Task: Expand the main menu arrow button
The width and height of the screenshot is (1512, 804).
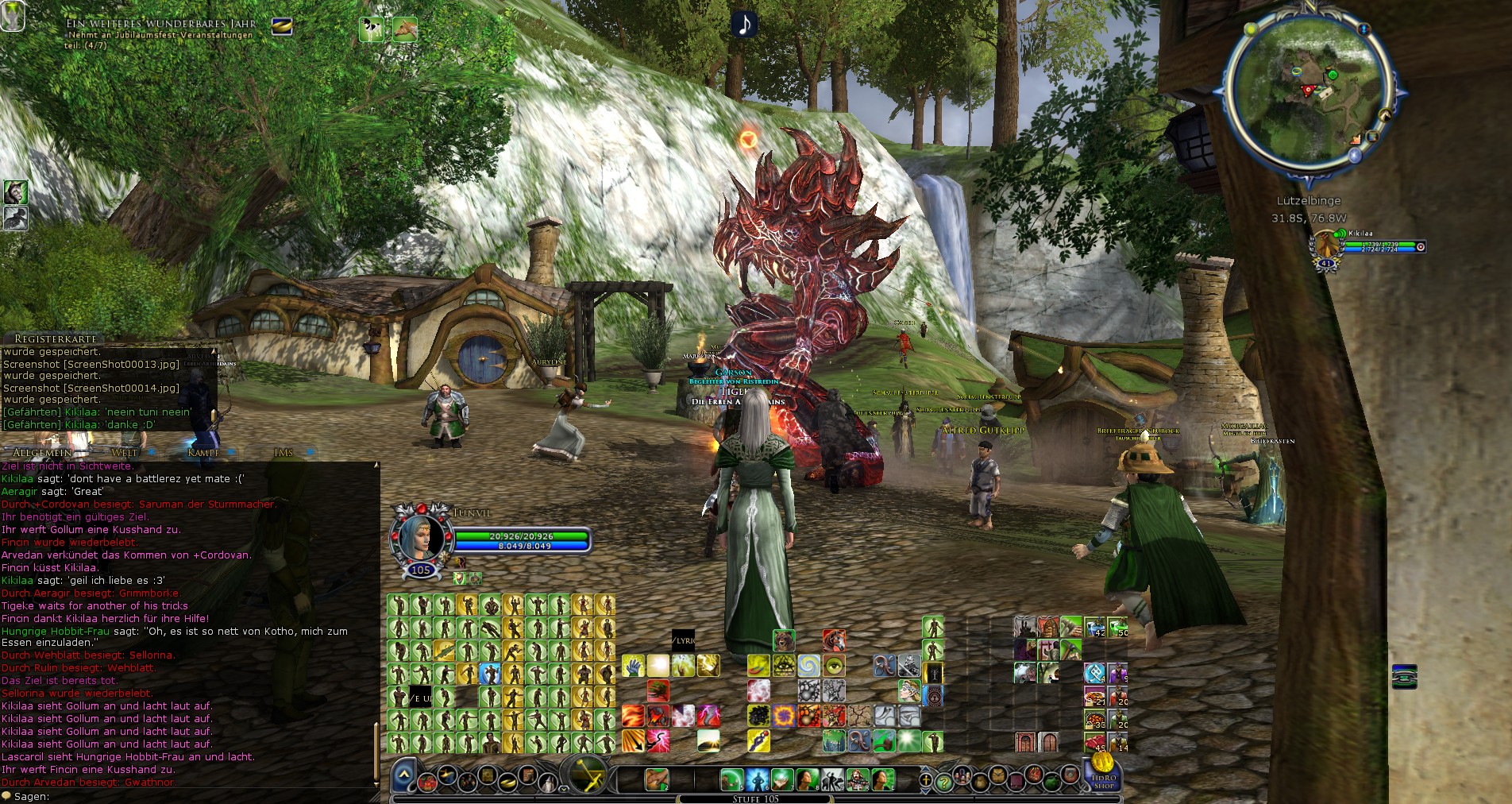Action: (x=403, y=775)
